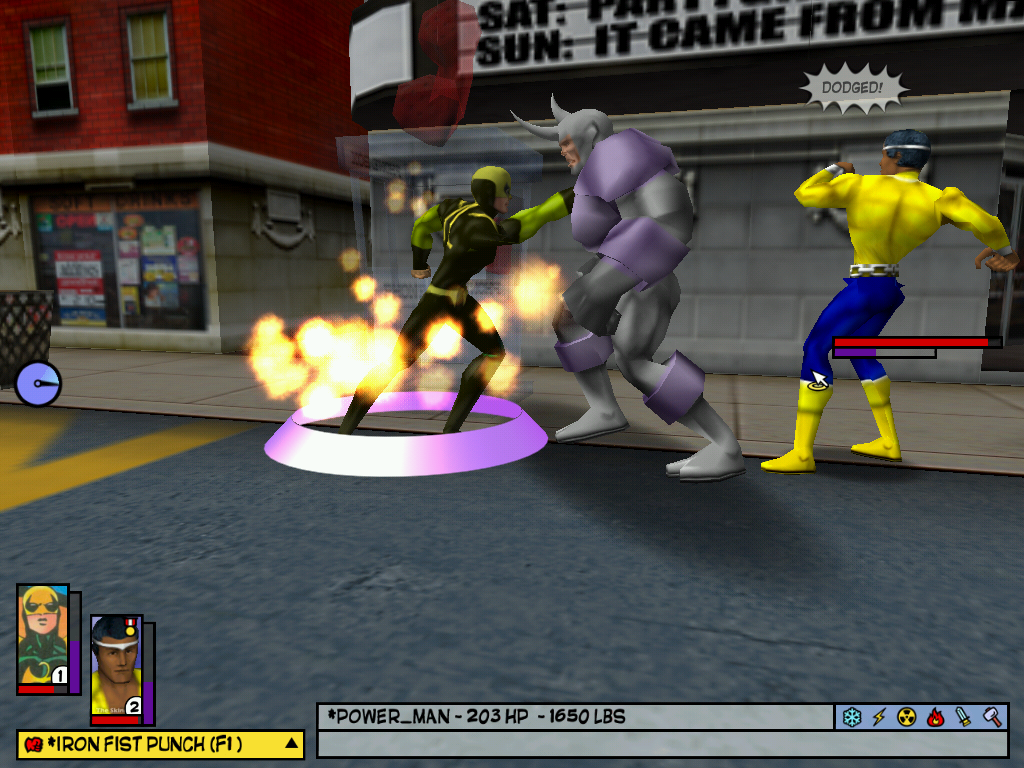Click the radiation symbol icon
This screenshot has width=1024, height=768.
coord(907,717)
